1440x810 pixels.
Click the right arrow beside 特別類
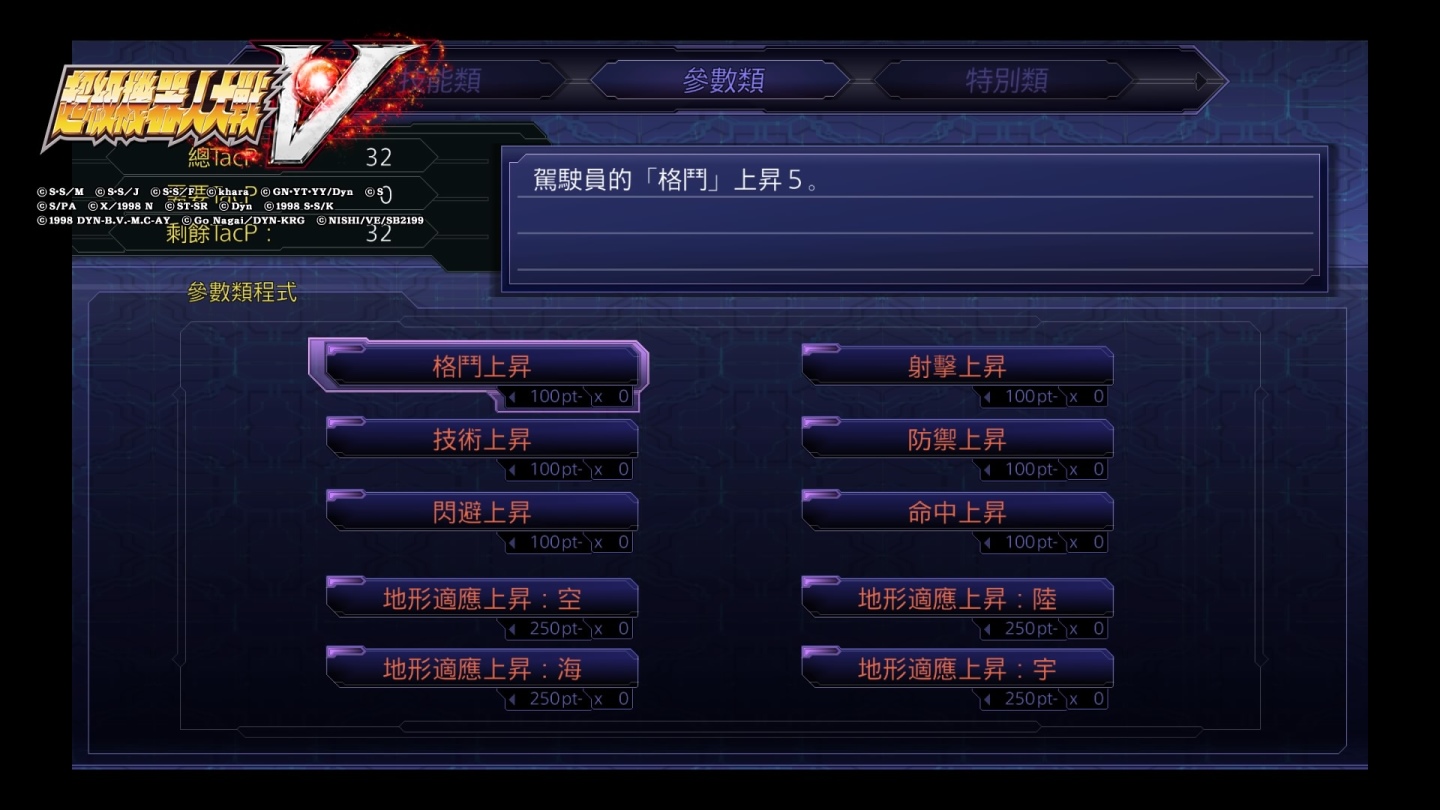pos(1200,80)
